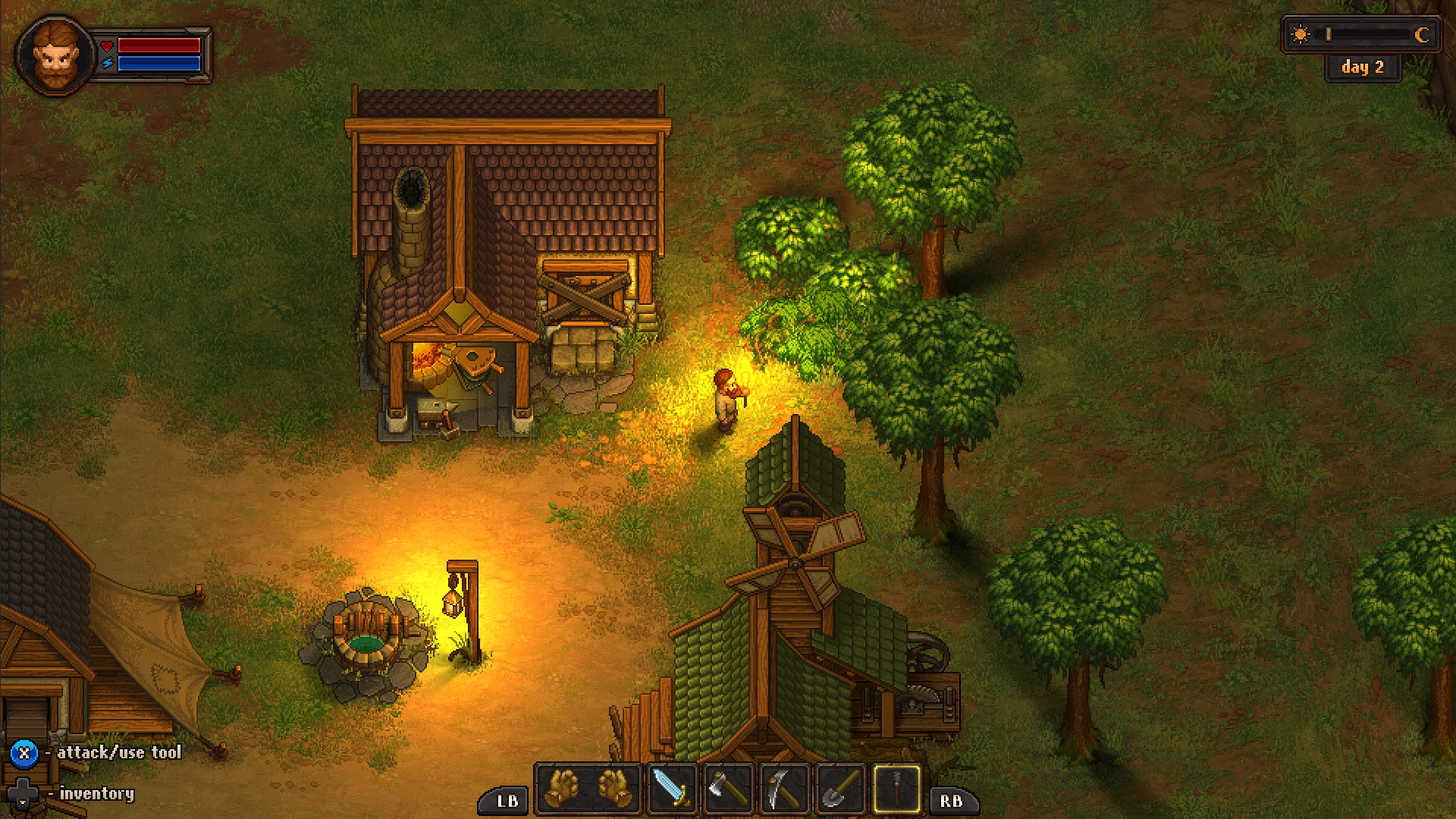Screen dimensions: 1456x819
Task: Click the day/night progress slider handle
Action: [x=1329, y=33]
